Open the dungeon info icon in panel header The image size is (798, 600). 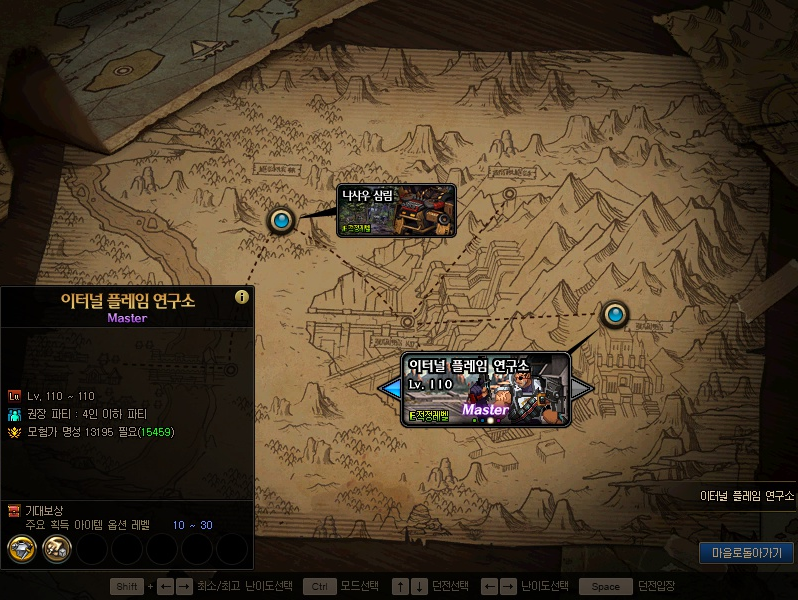pos(241,297)
